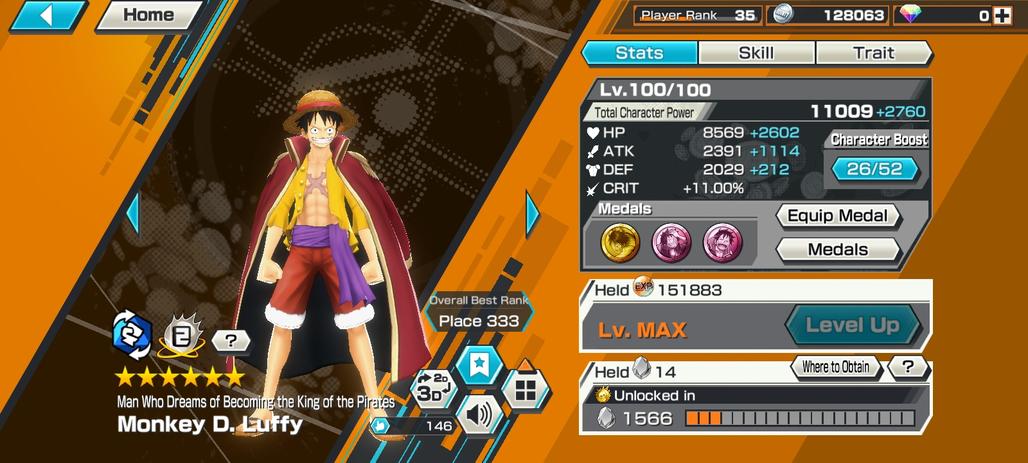Open the Character Boost 26/52 panel
This screenshot has width=1028, height=463.
coord(874,169)
